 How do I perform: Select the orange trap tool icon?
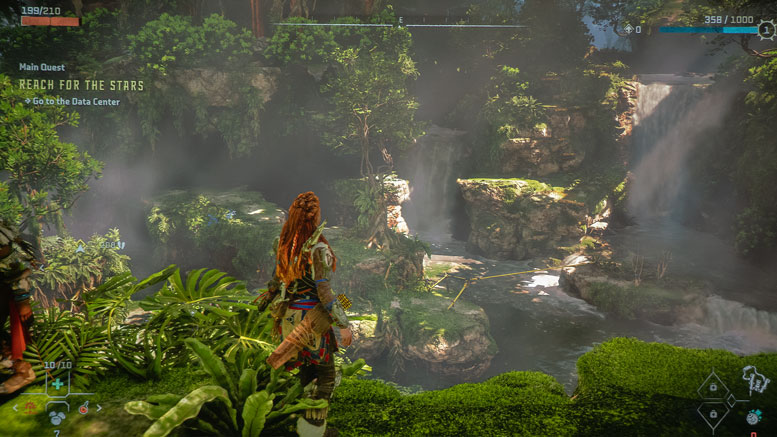click(x=31, y=407)
